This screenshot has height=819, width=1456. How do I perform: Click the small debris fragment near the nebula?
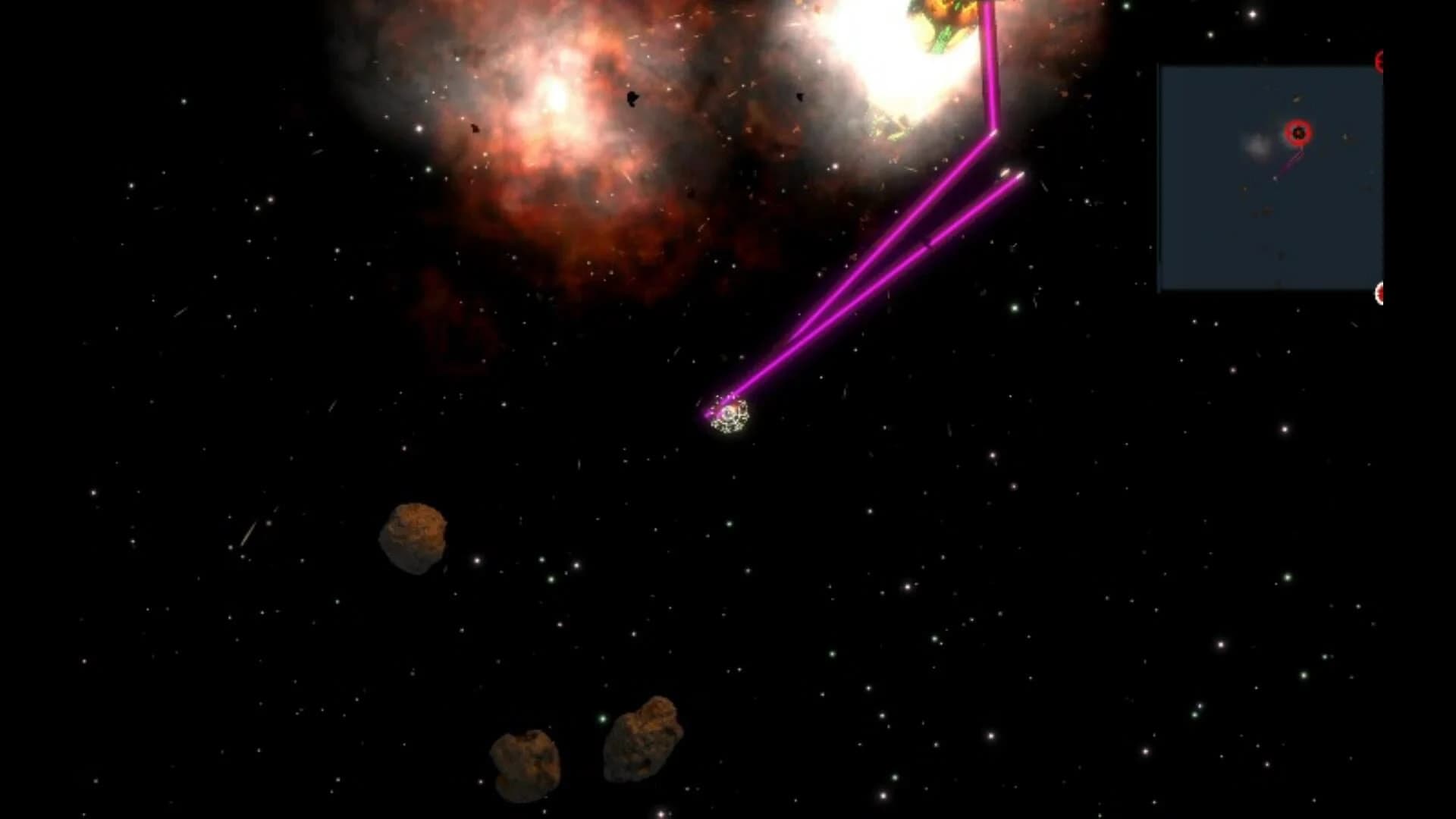point(633,99)
